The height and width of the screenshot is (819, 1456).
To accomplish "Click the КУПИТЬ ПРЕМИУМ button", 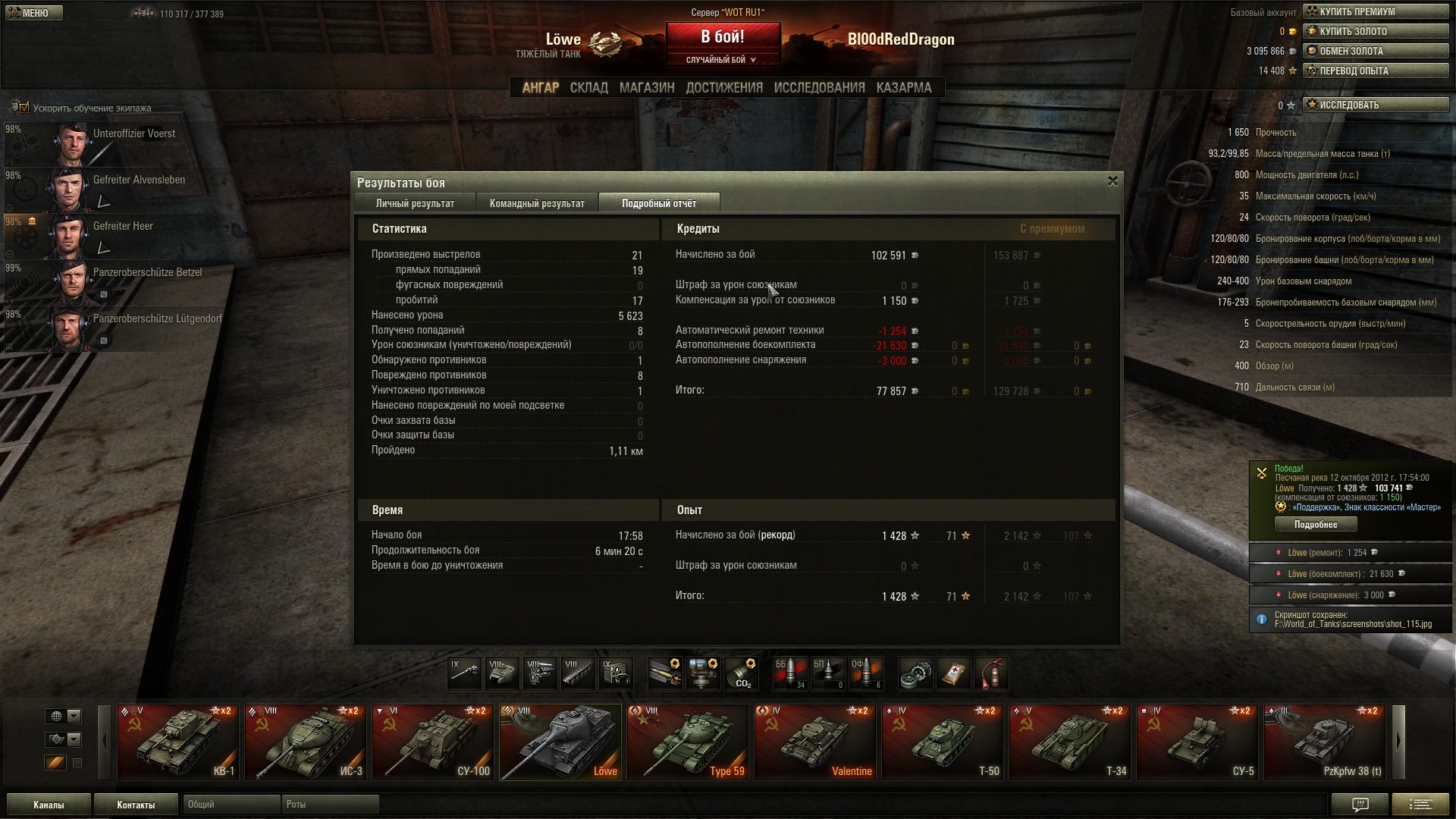I will coord(1375,11).
